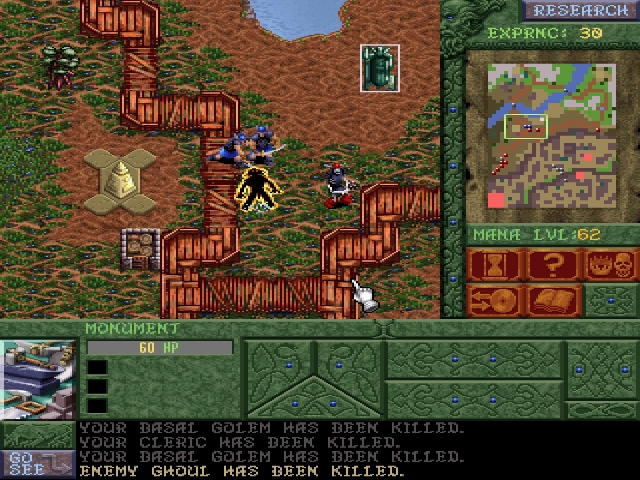The height and width of the screenshot is (480, 640).
Task: Click the crown and skull button
Action: tap(610, 266)
